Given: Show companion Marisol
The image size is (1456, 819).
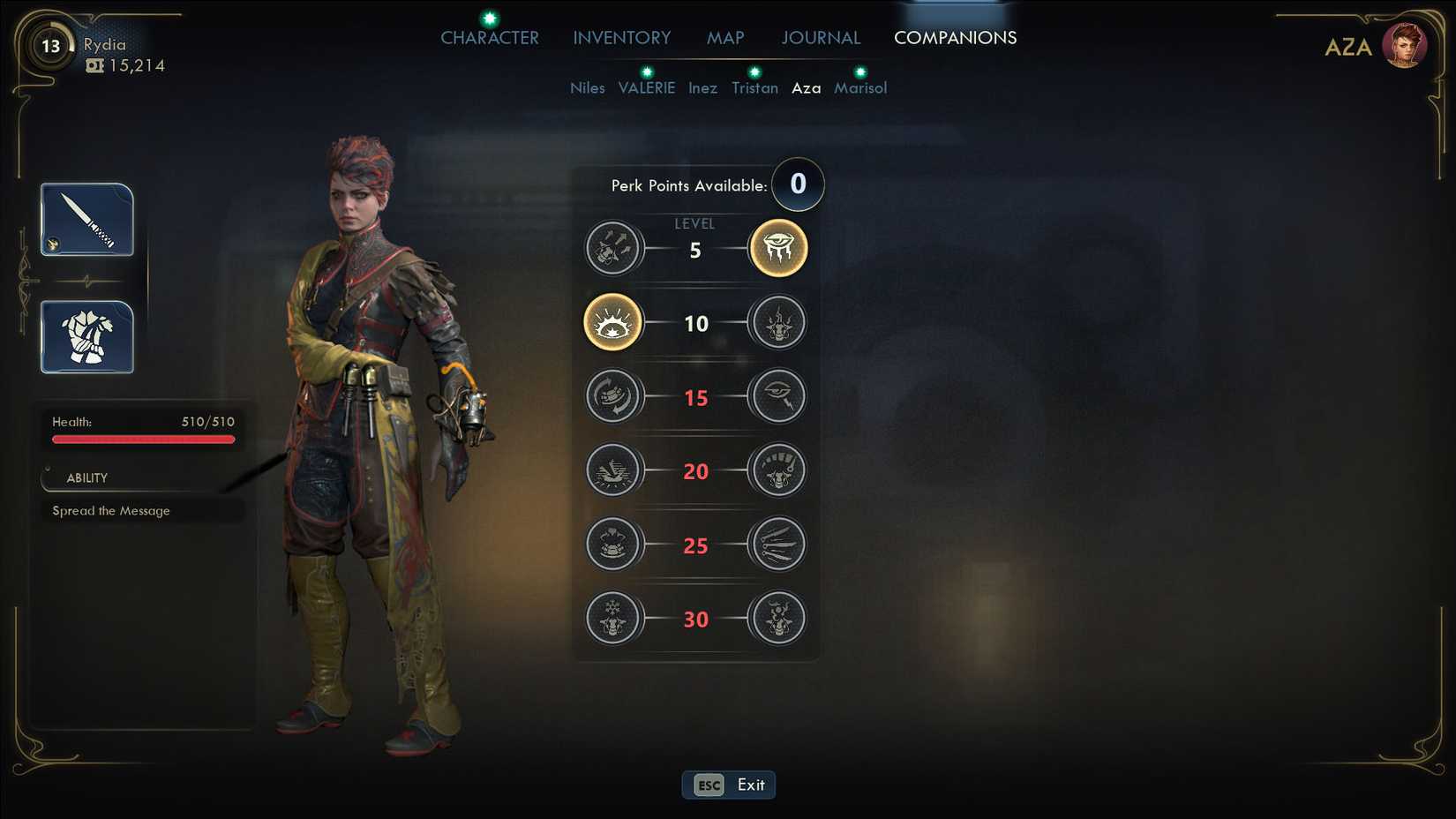Looking at the screenshot, I should (860, 88).
